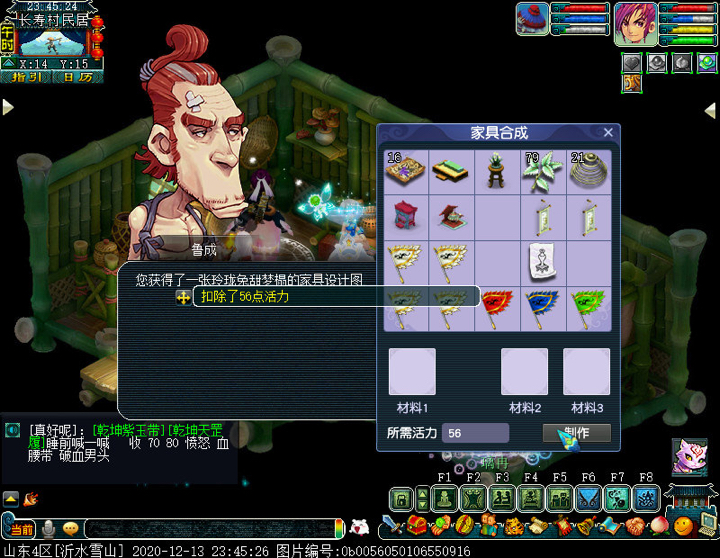Image resolution: width=720 pixels, height=558 pixels.
Task: Choose the green bed furniture item
Action: click(451, 171)
